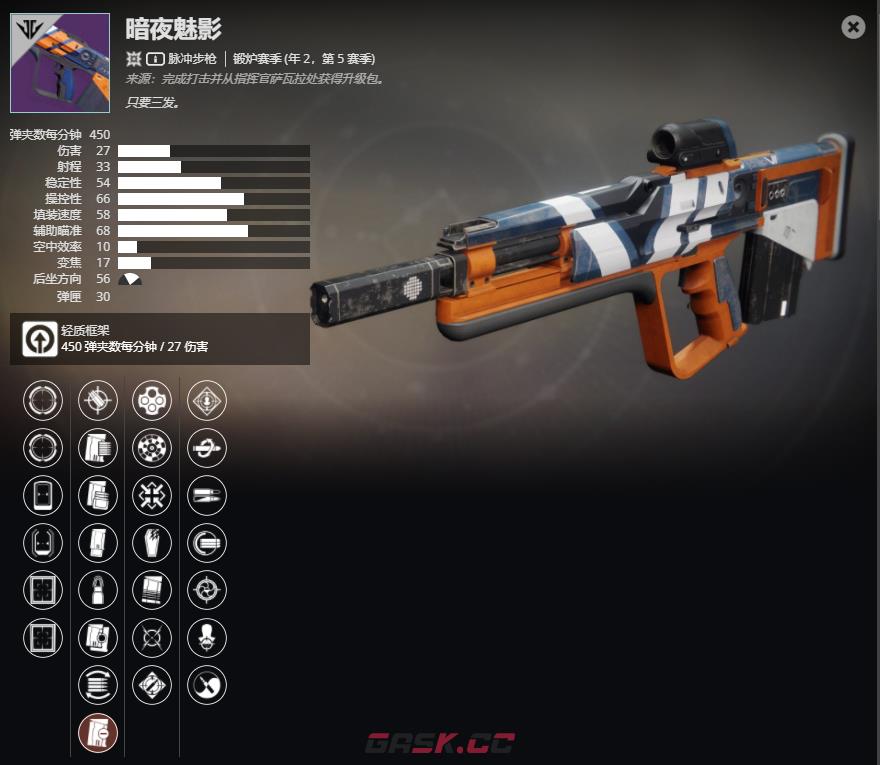Choose the skull mask perk icon
Screen dimensions: 880x765
click(x=207, y=638)
